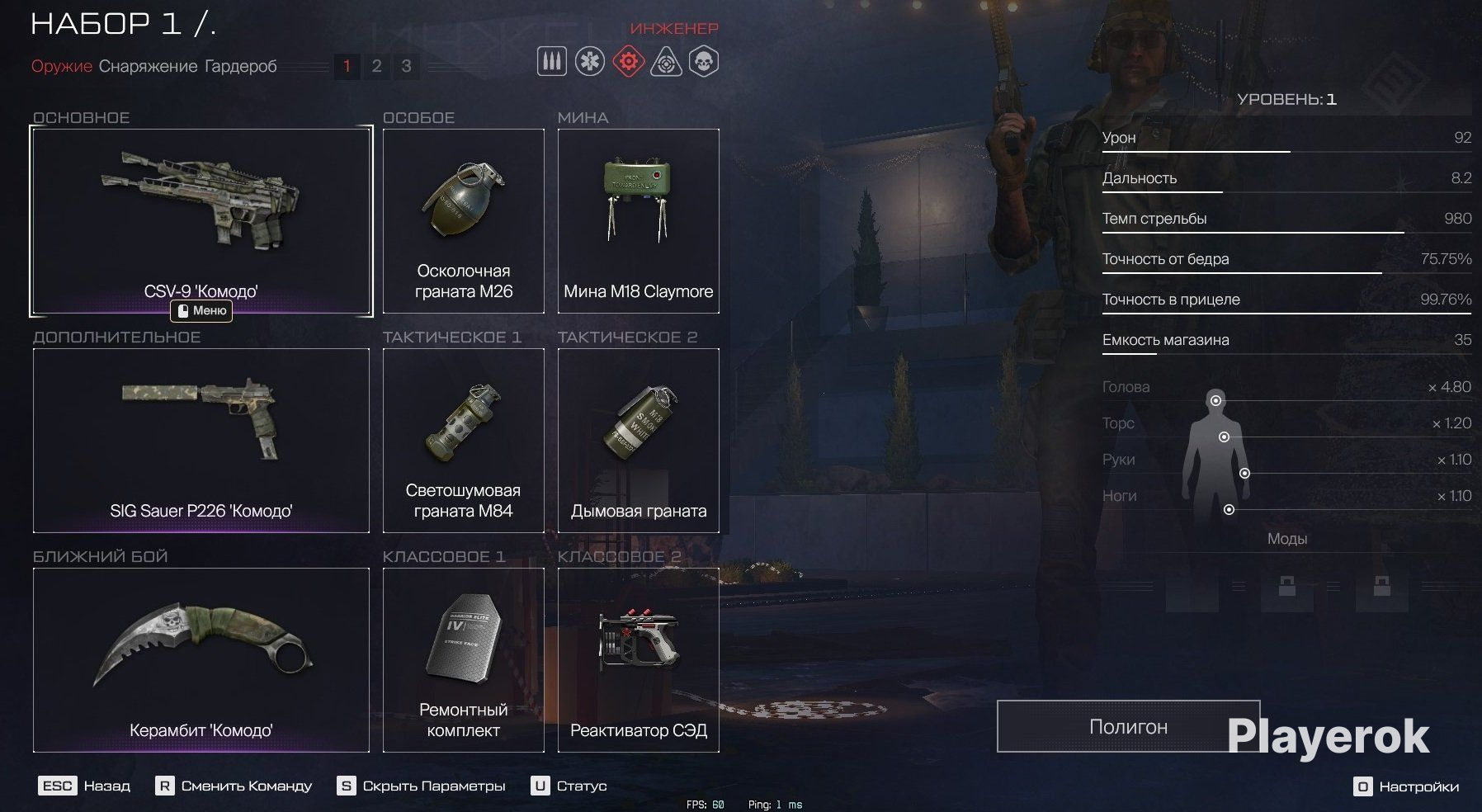Image resolution: width=1482 pixels, height=812 pixels.
Task: Click the Меню button under CSV-9
Action: [201, 311]
